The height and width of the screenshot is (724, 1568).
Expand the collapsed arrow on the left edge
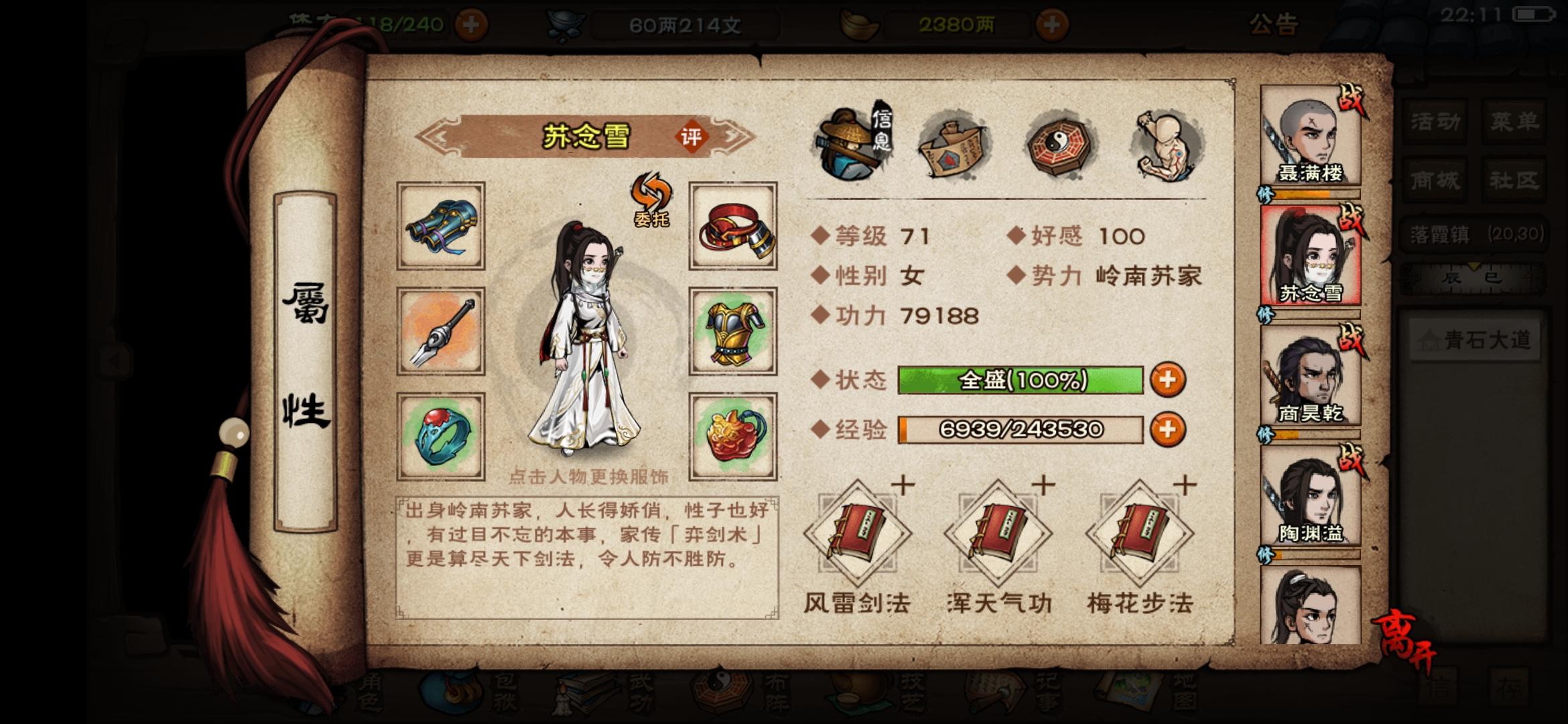(115, 360)
